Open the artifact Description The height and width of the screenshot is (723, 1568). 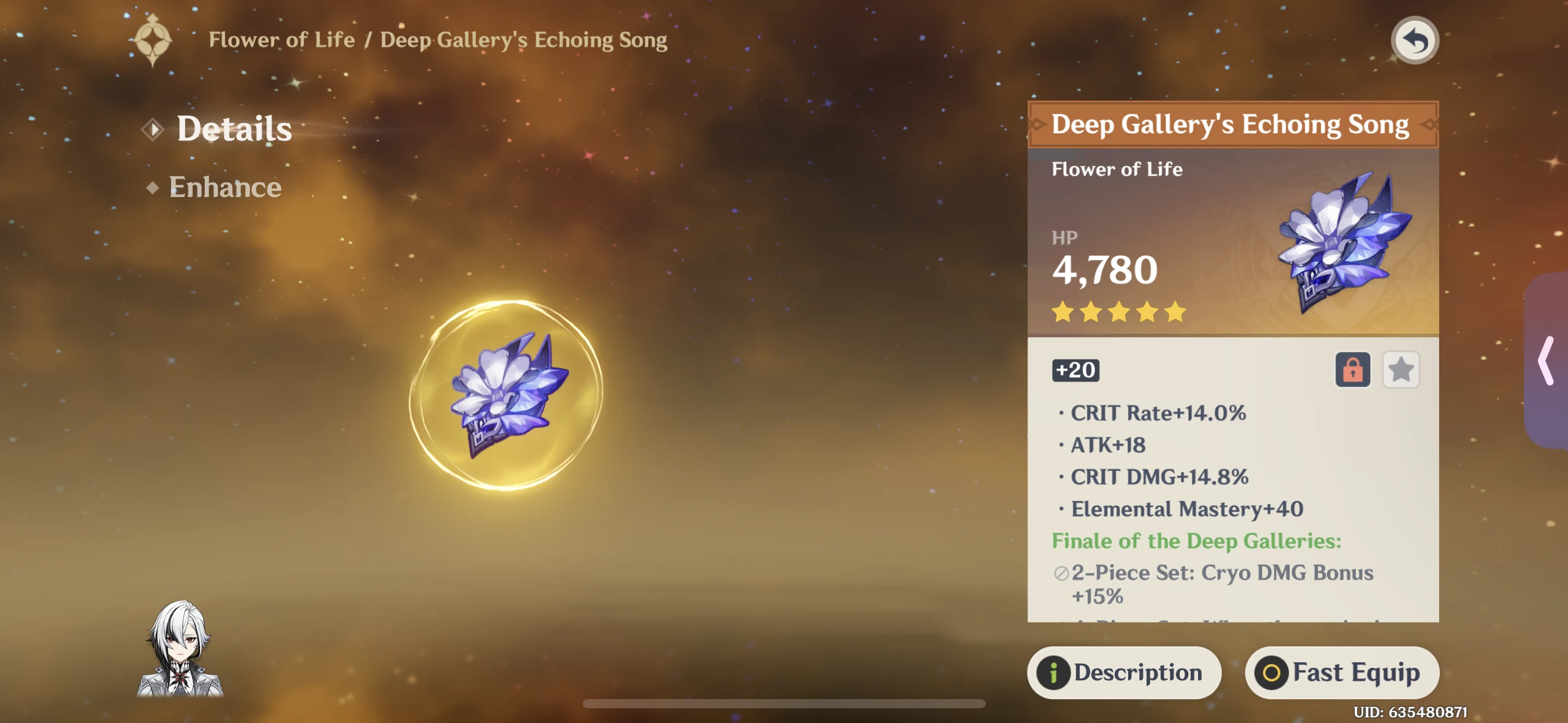1124,672
